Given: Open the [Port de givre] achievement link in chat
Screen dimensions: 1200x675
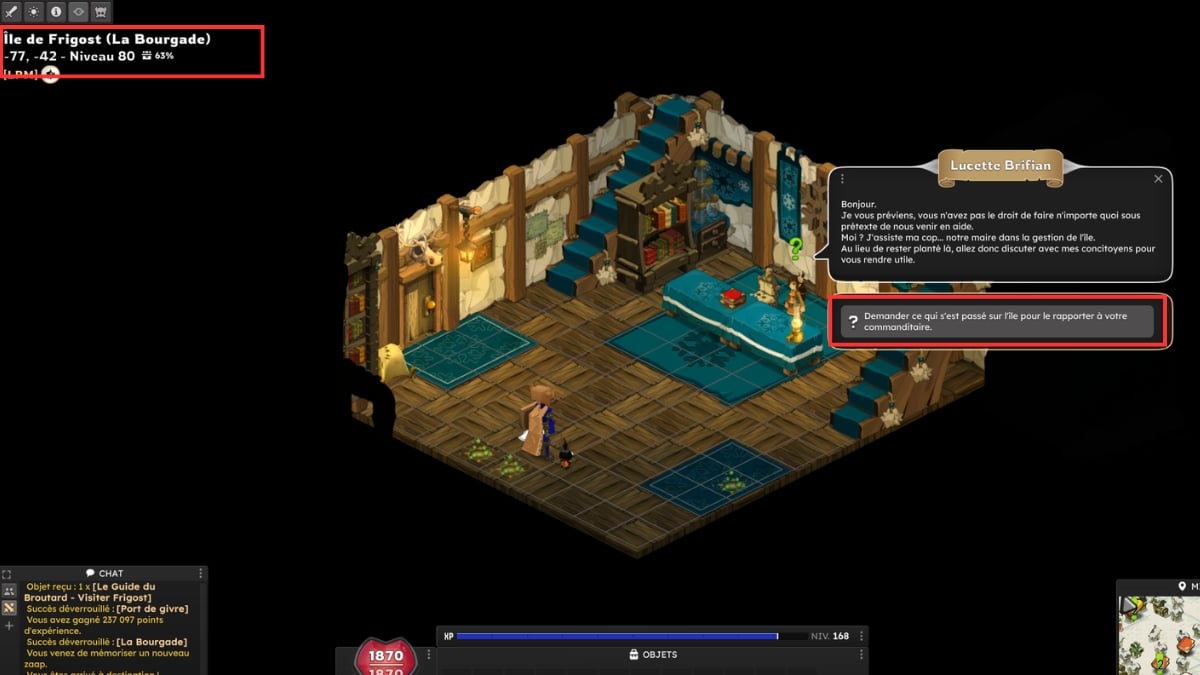Looking at the screenshot, I should click(x=152, y=608).
